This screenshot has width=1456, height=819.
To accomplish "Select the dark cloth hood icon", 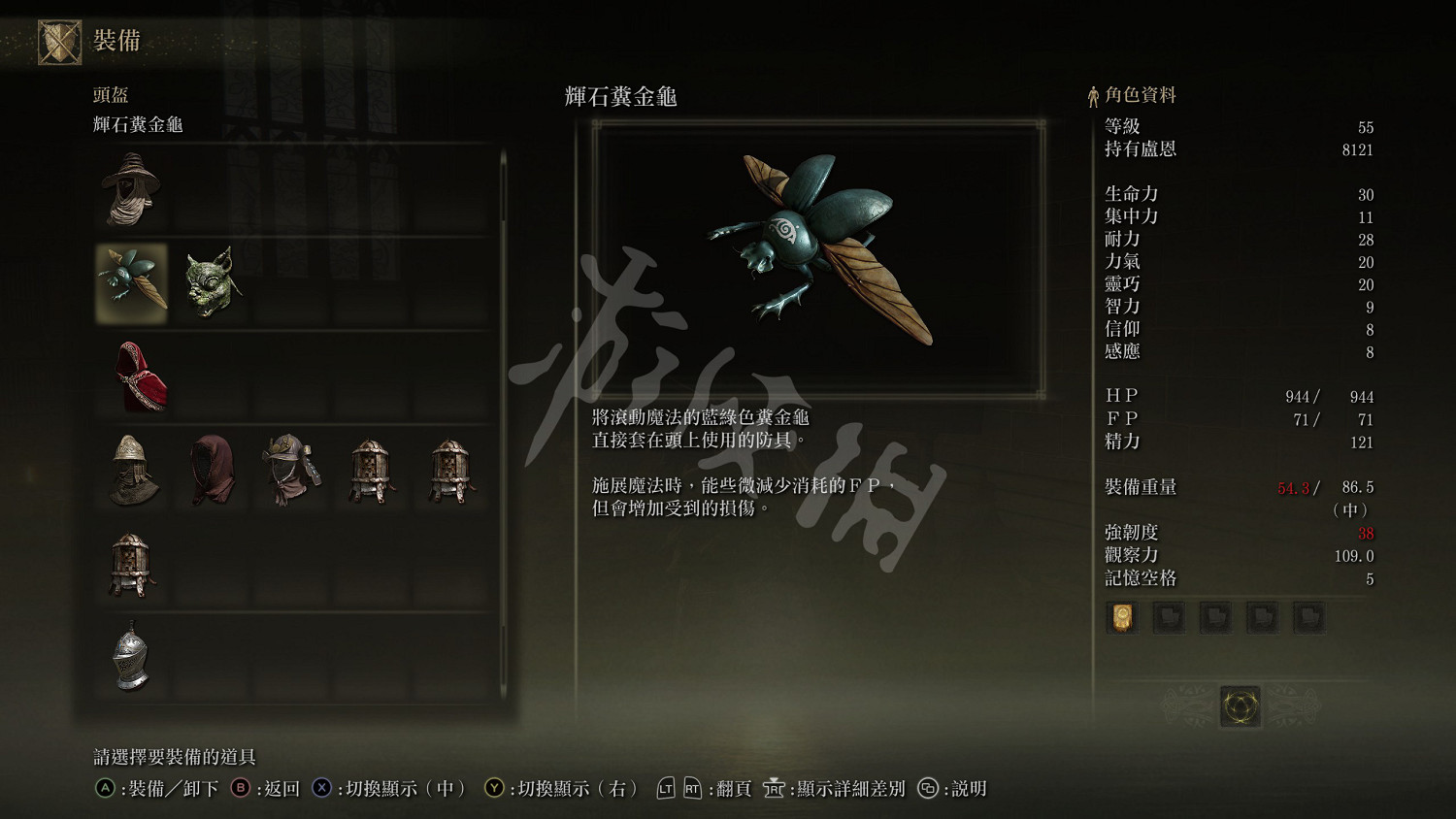I will coord(212,471).
